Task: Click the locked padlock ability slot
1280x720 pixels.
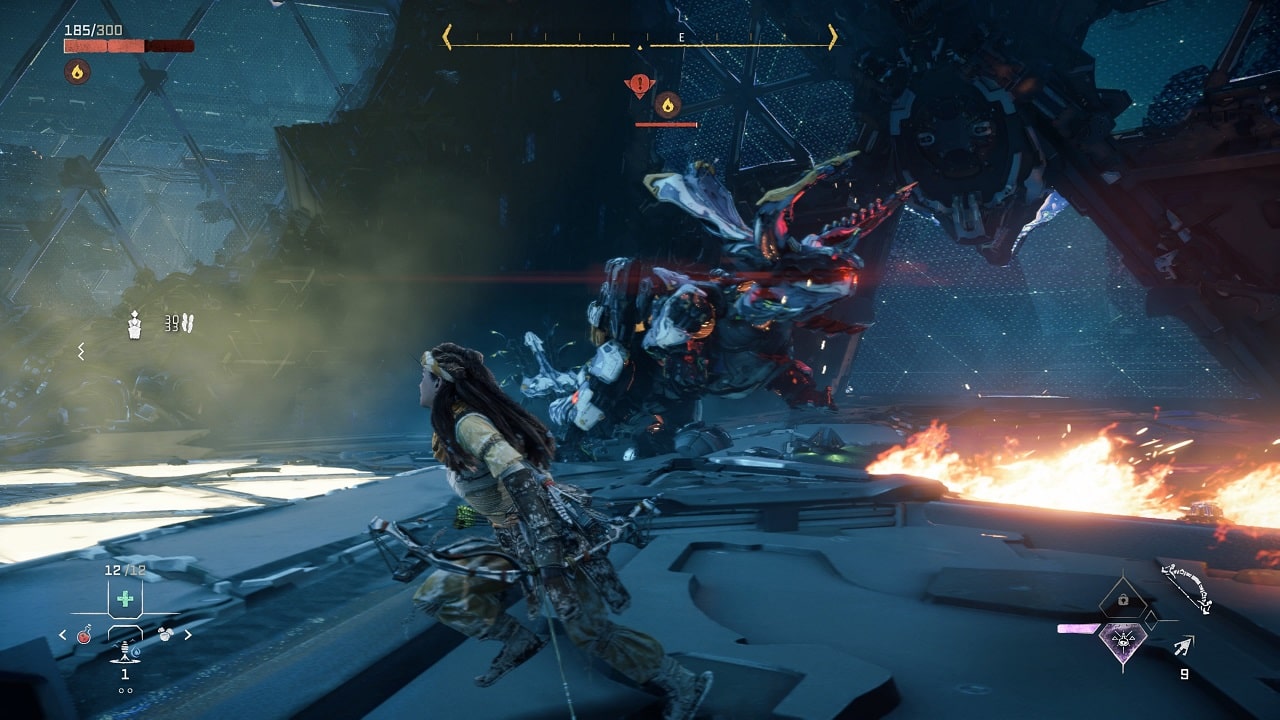Action: tap(1122, 600)
